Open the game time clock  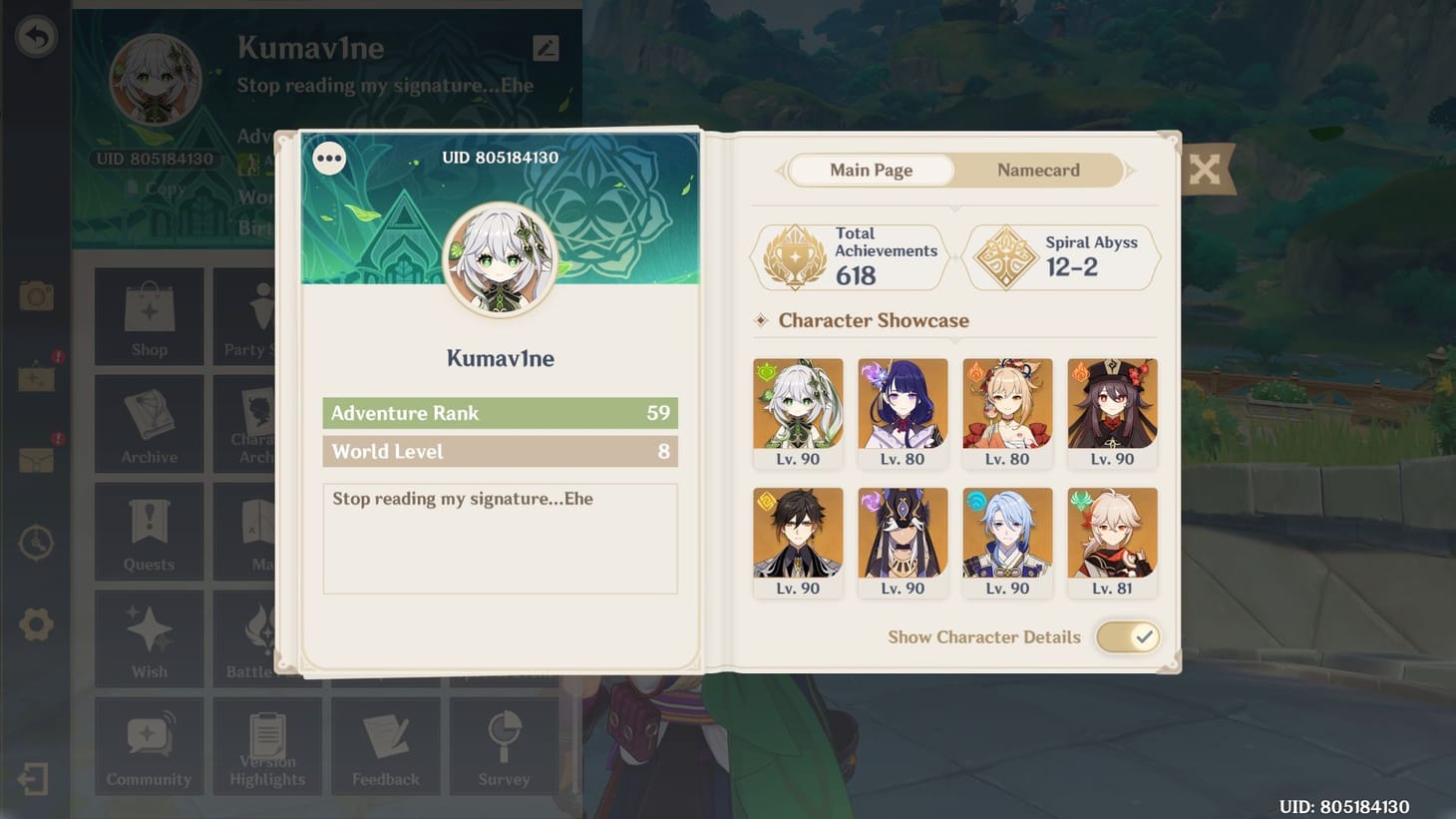(x=36, y=542)
